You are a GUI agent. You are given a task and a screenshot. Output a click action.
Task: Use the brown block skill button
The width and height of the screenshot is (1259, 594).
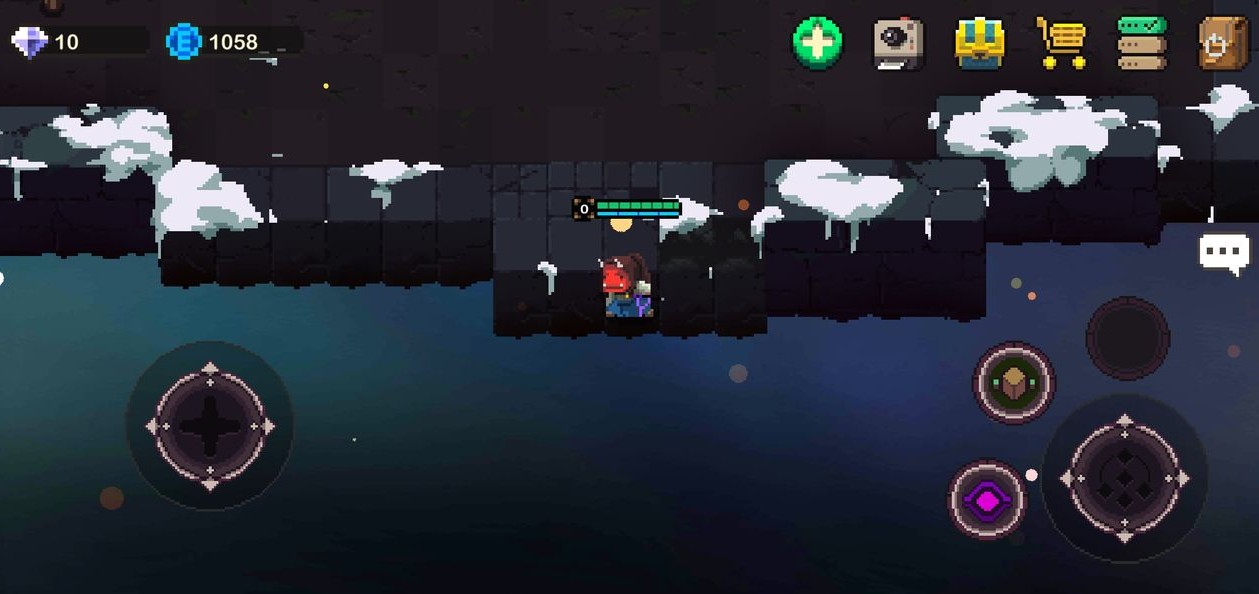(x=1014, y=382)
